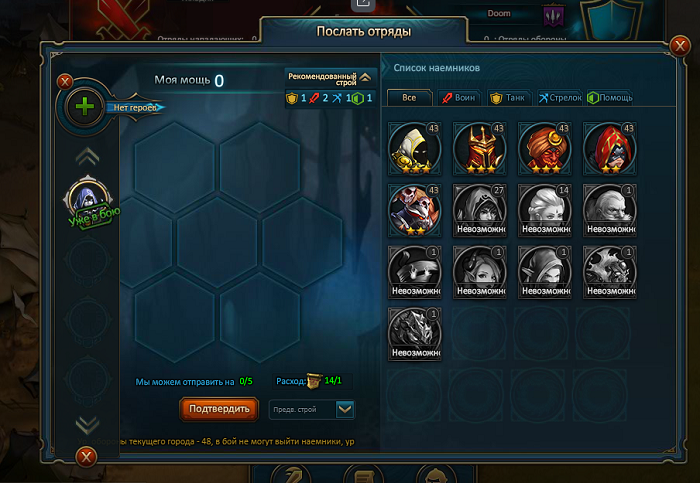Choose the yellow-hooded mercenary portrait
This screenshot has width=700, height=483.
pyautogui.click(x=414, y=148)
